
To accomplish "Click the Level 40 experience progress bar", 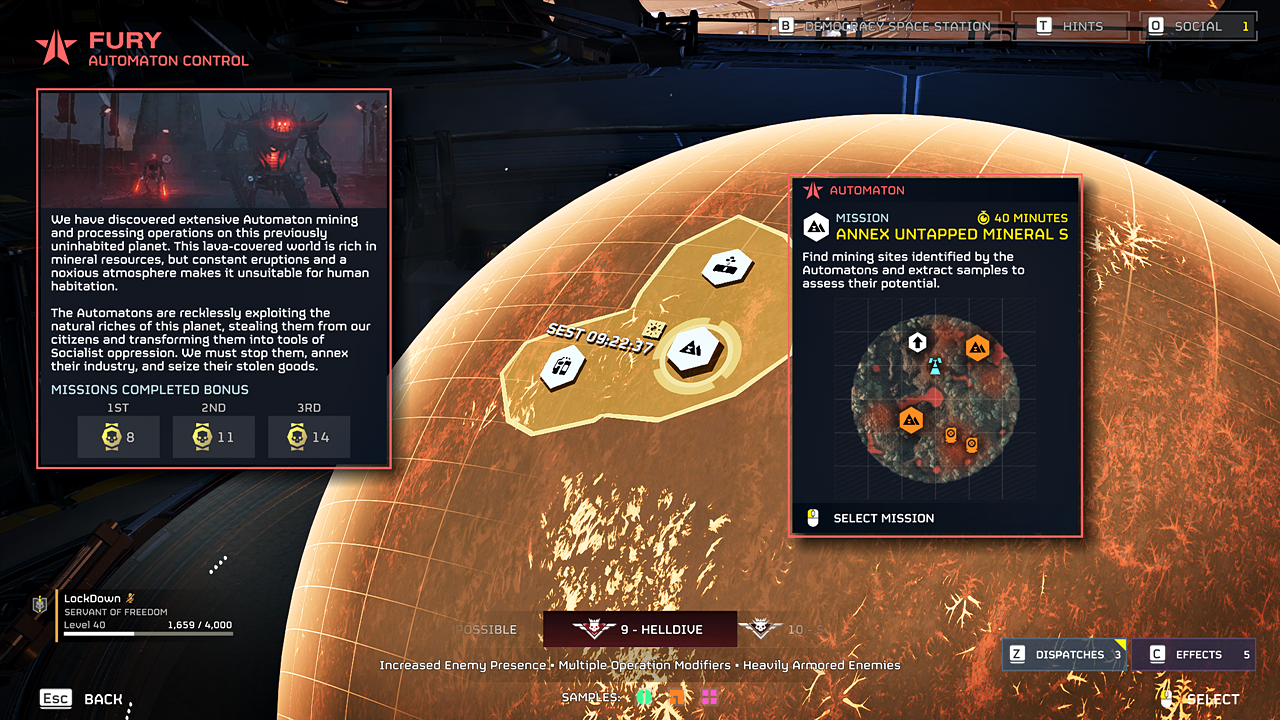I will [x=147, y=635].
